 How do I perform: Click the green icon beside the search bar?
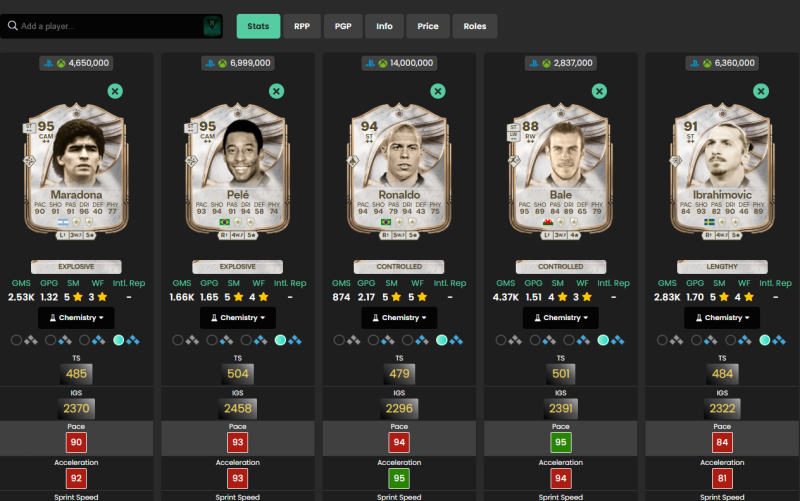click(x=212, y=26)
